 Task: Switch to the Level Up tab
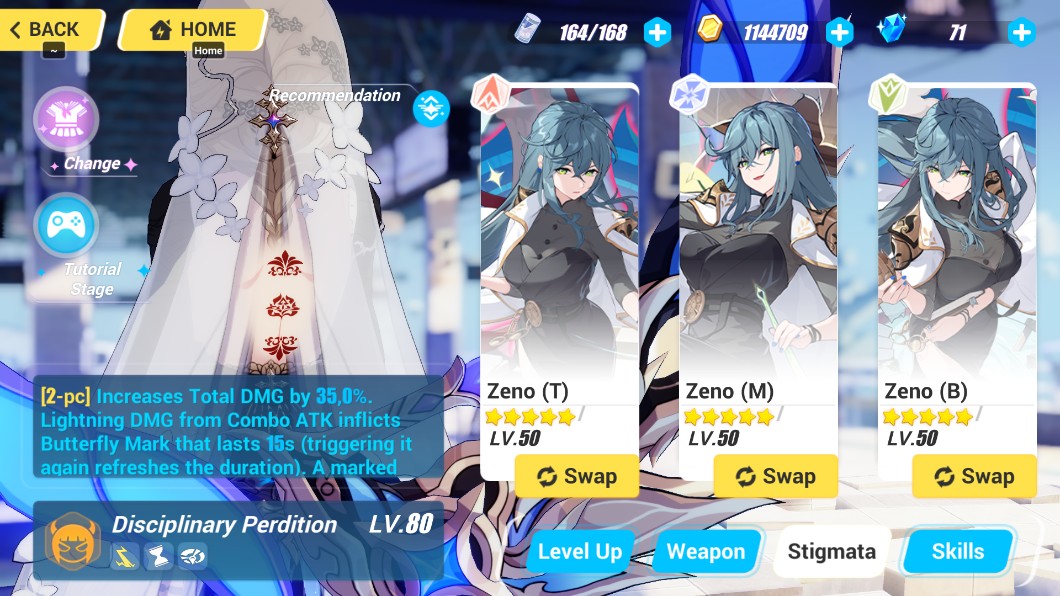click(x=580, y=551)
